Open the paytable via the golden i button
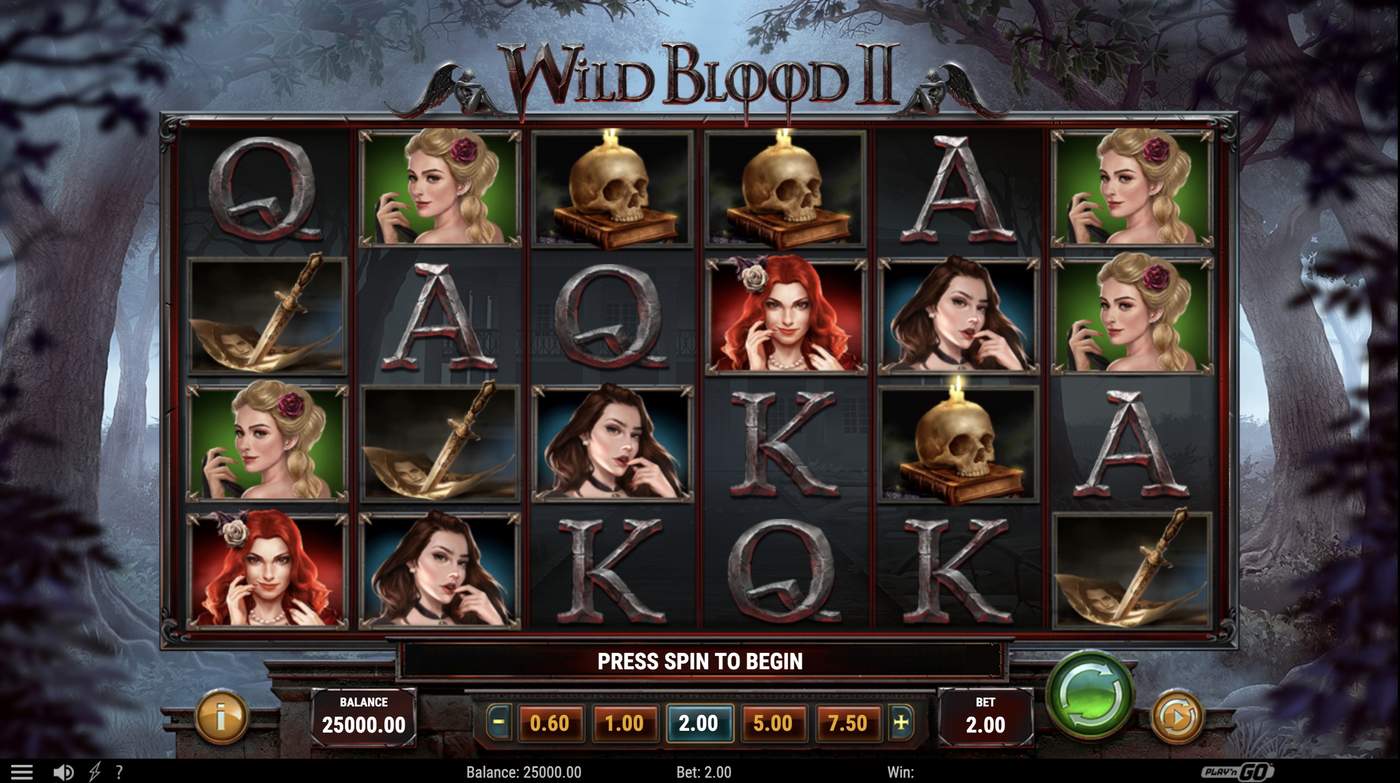Image resolution: width=1400 pixels, height=783 pixels. 220,718
